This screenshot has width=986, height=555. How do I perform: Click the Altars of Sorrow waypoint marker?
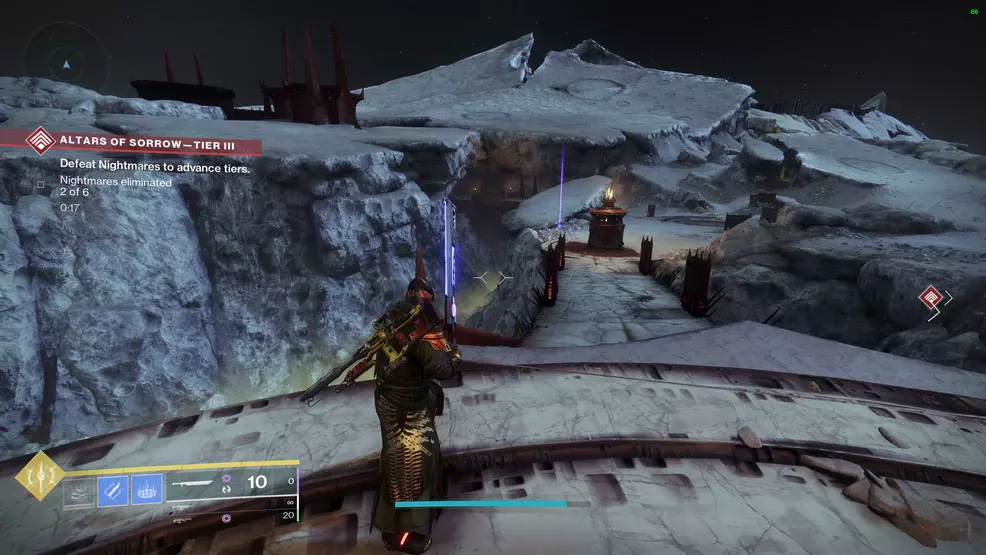(x=930, y=297)
